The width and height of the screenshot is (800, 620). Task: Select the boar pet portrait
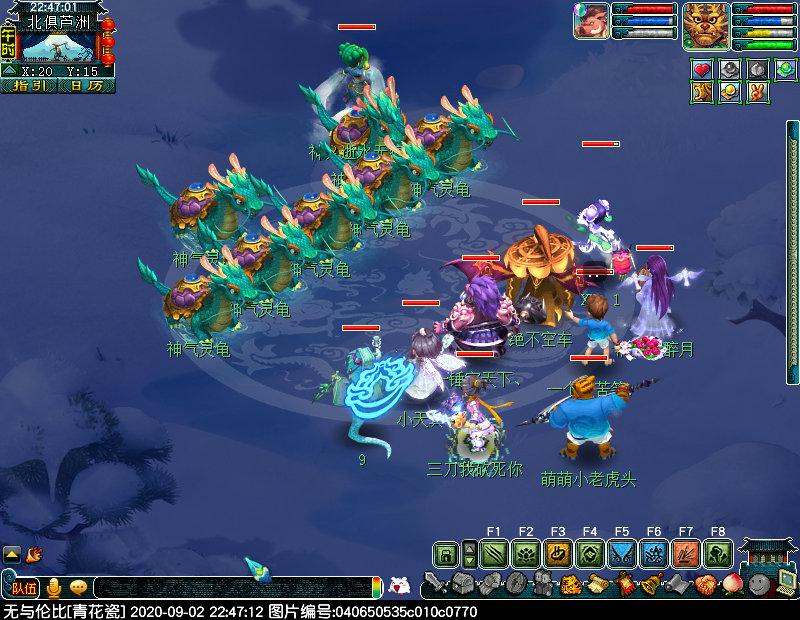(x=591, y=21)
